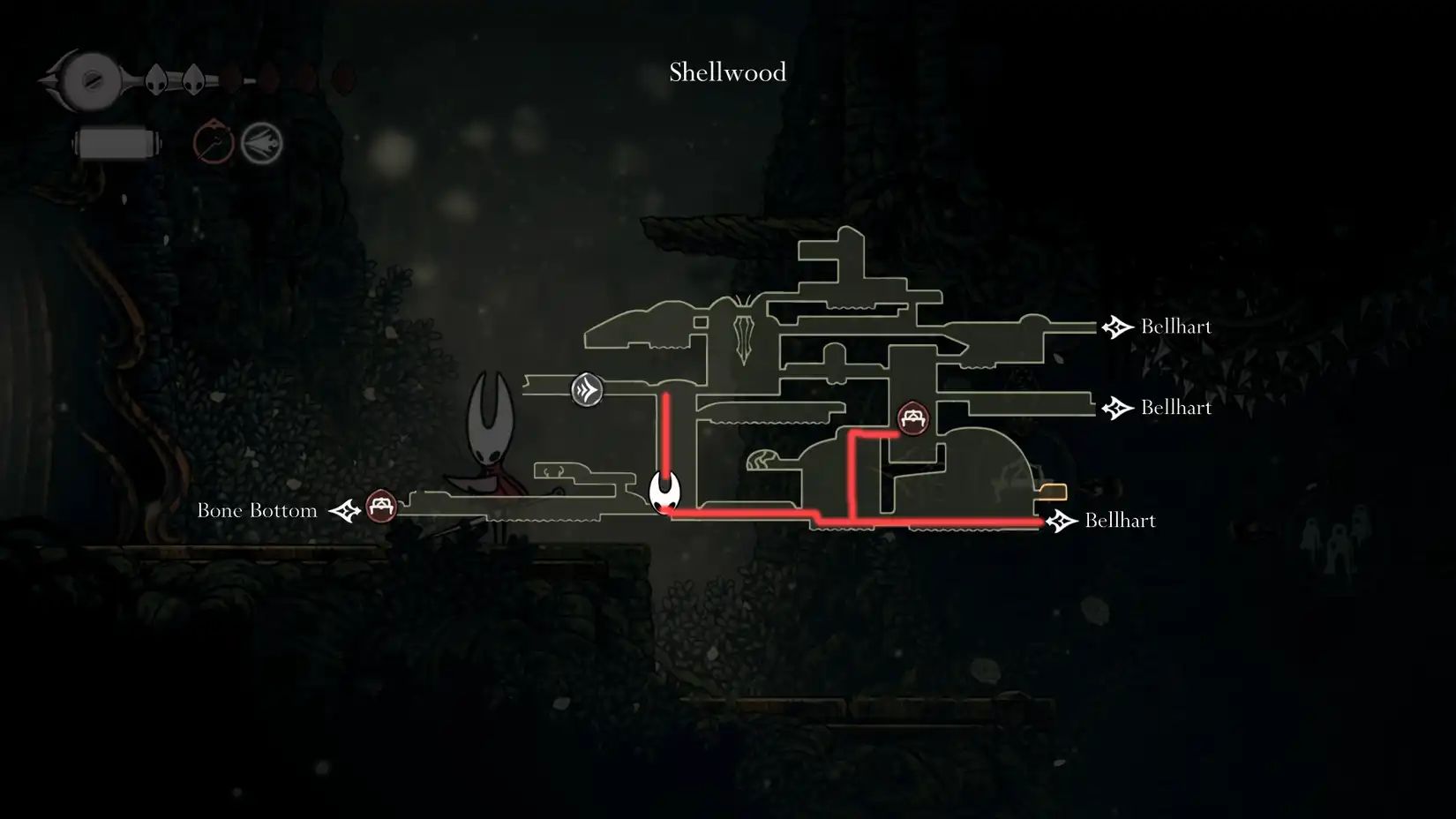Click the lower Bellhart label text
Screen dimensions: 1456x819
pyautogui.click(x=1120, y=521)
